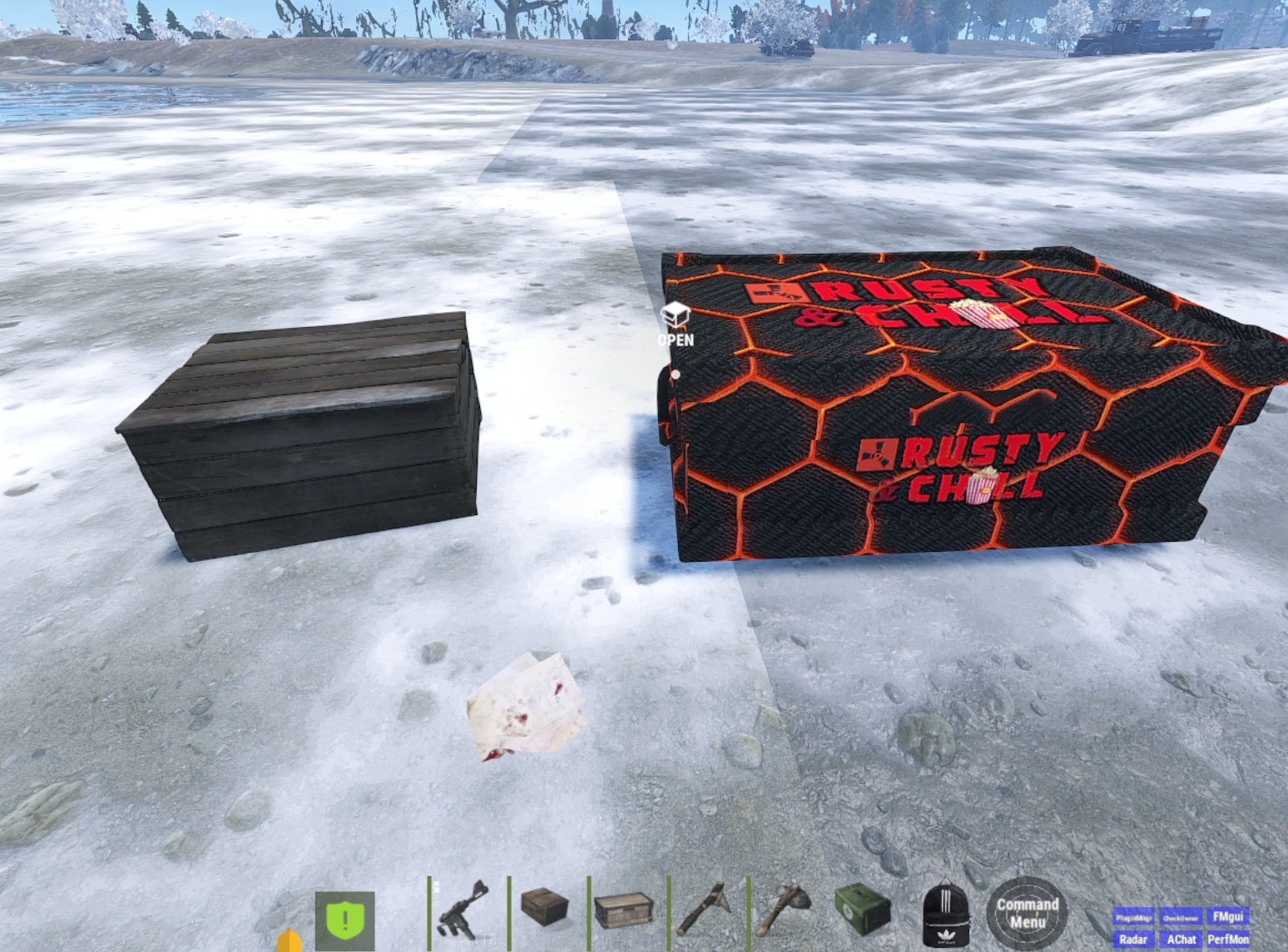Select the submachine gun hotbar slot

click(x=464, y=913)
